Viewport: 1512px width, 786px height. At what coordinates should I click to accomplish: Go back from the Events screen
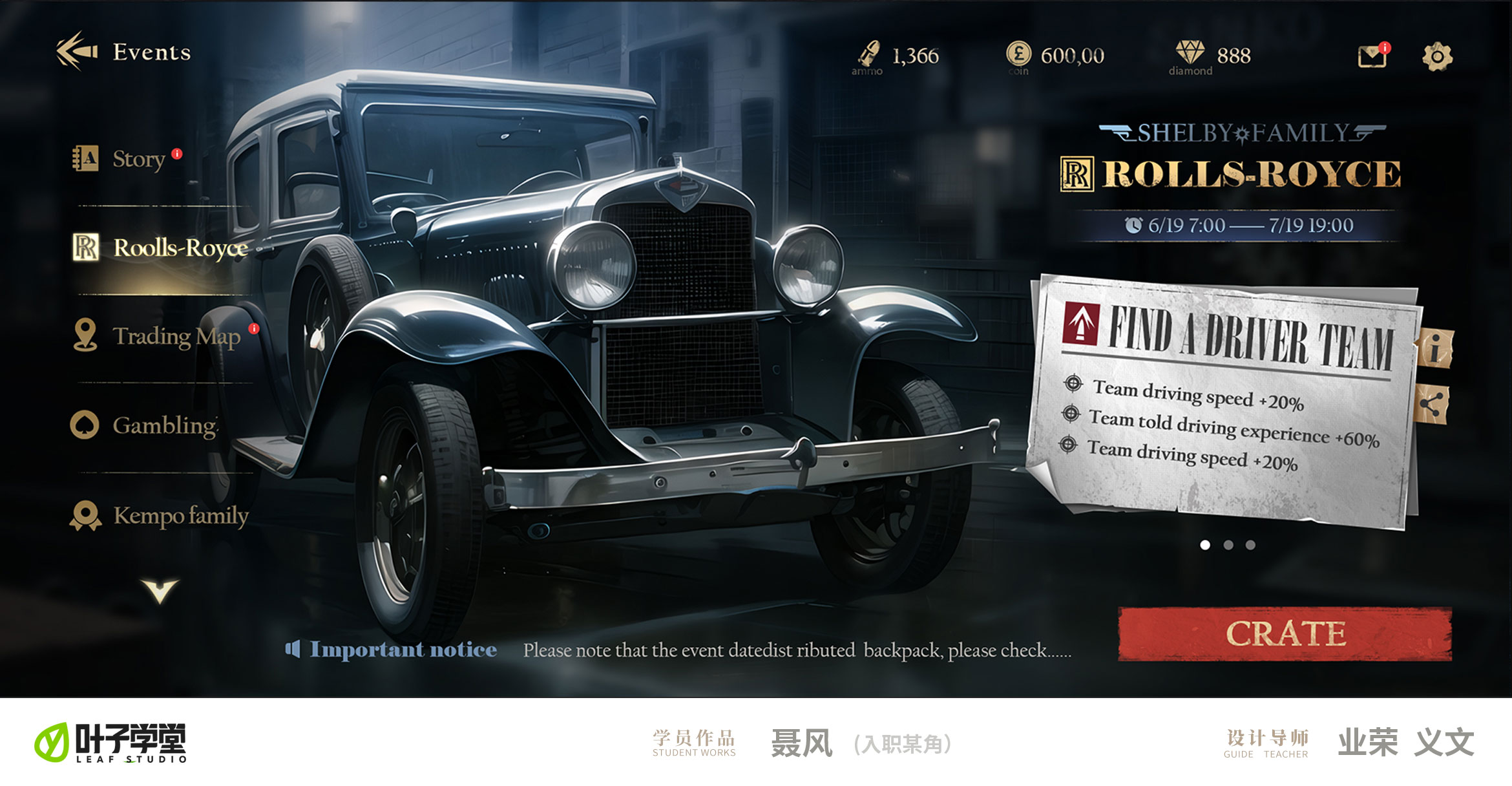[x=77, y=51]
